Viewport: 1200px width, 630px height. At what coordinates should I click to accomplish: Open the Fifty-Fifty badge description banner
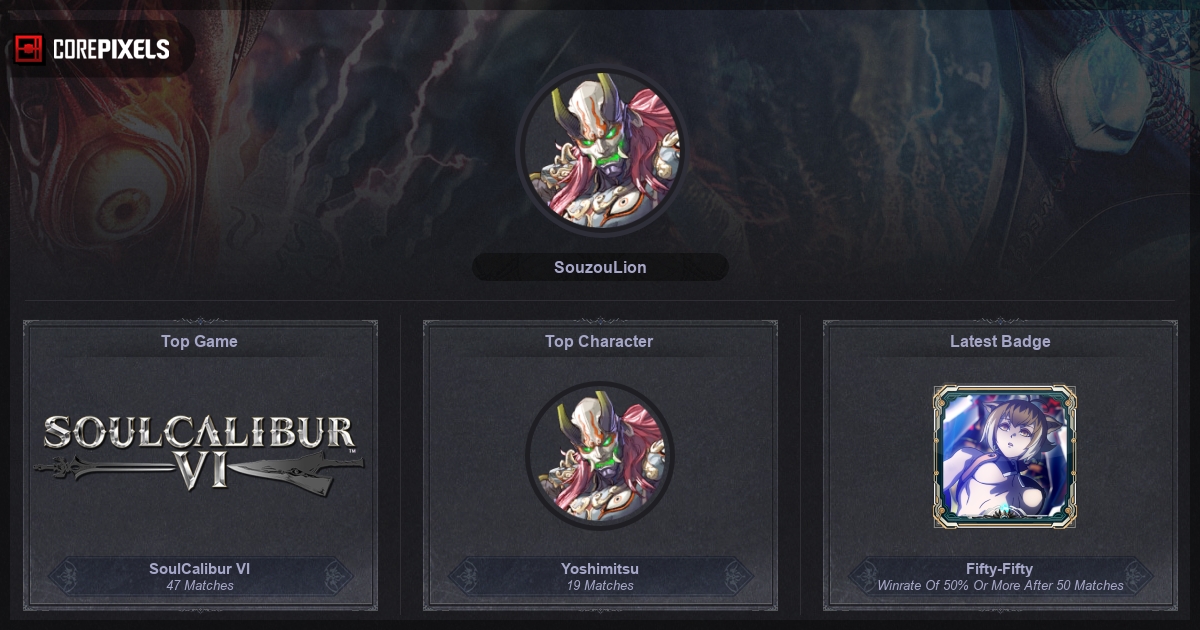(x=1000, y=576)
